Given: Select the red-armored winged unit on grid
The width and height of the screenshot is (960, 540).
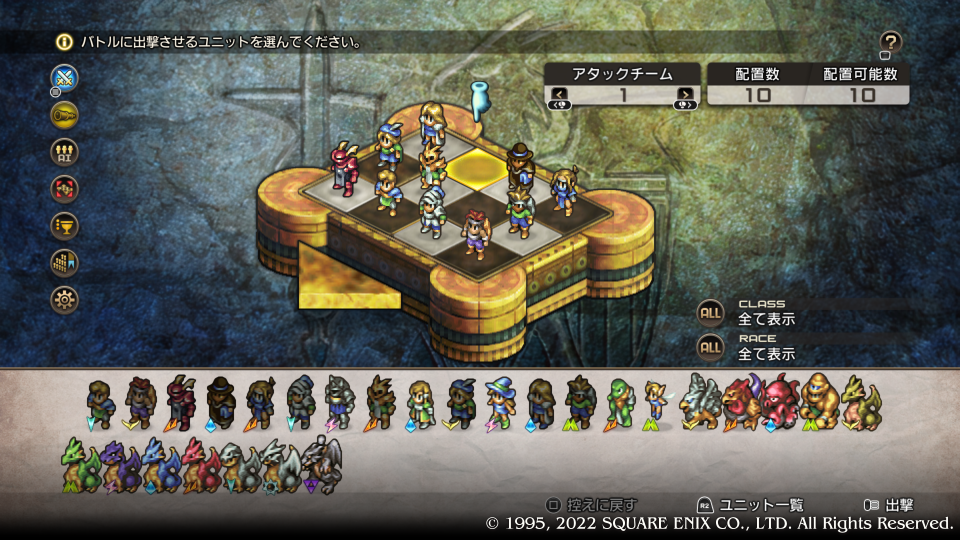Looking at the screenshot, I should click(346, 168).
